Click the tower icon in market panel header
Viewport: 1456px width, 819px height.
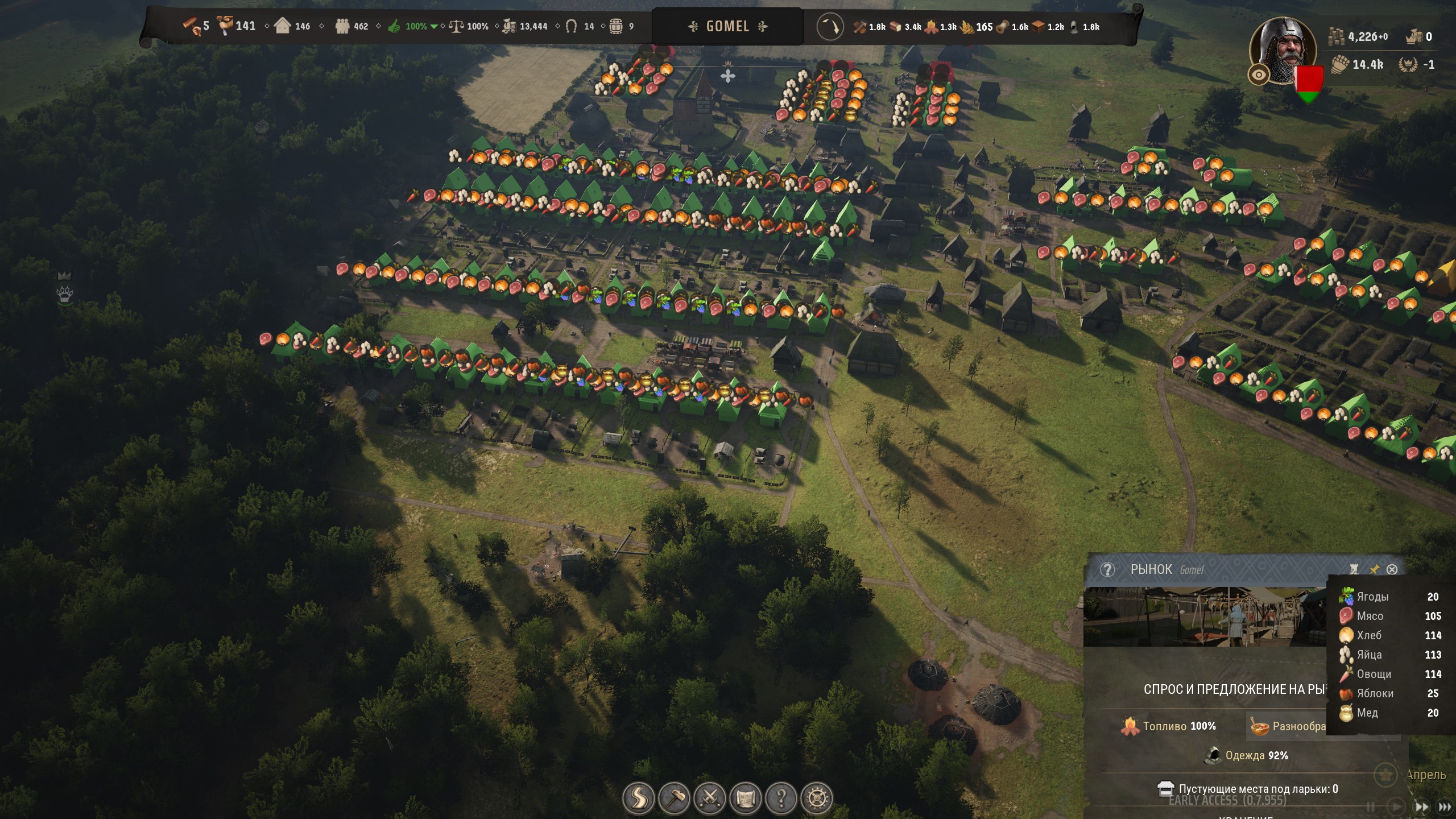coord(1354,569)
